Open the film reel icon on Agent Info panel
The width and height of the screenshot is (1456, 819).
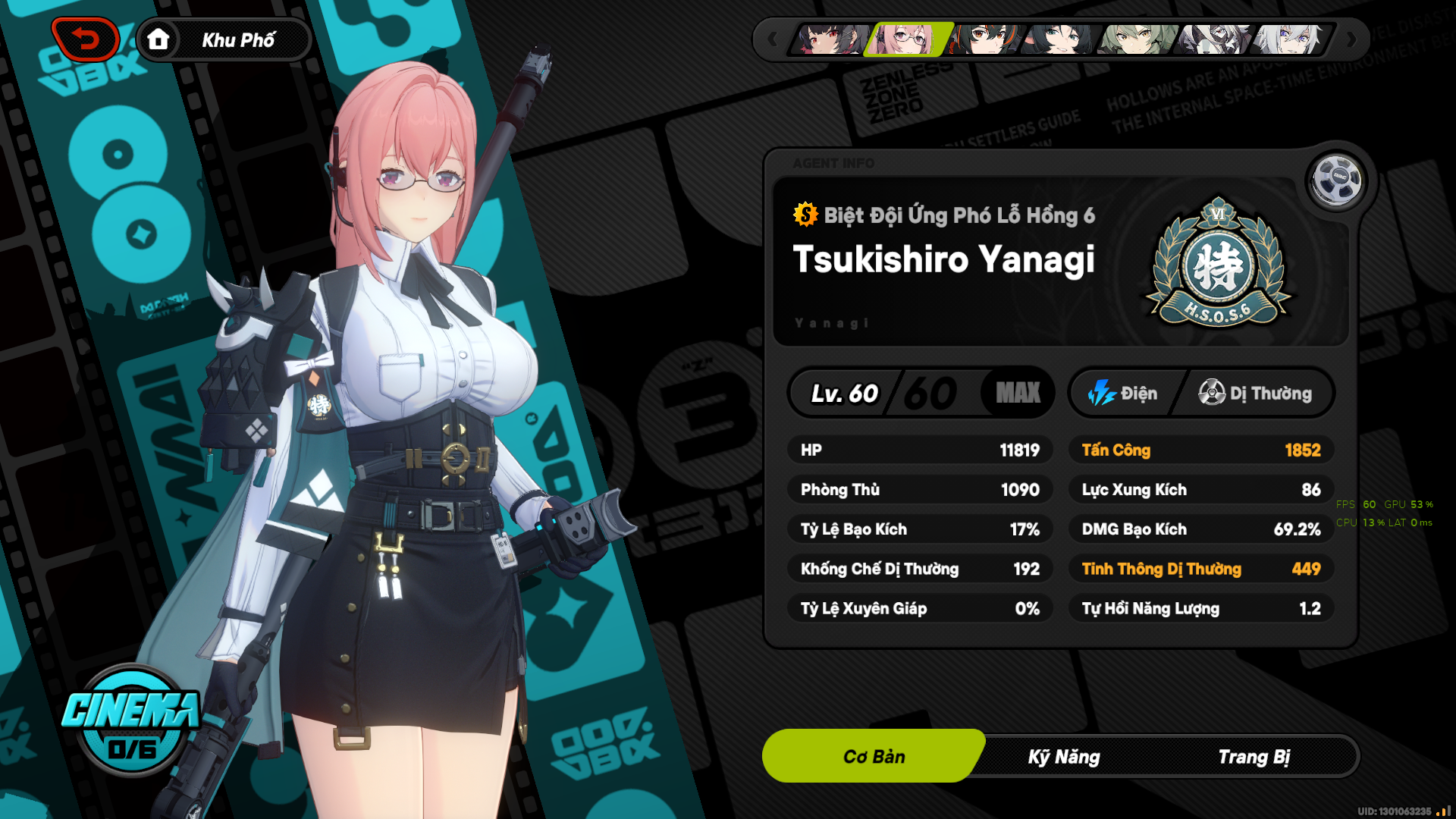[1337, 178]
